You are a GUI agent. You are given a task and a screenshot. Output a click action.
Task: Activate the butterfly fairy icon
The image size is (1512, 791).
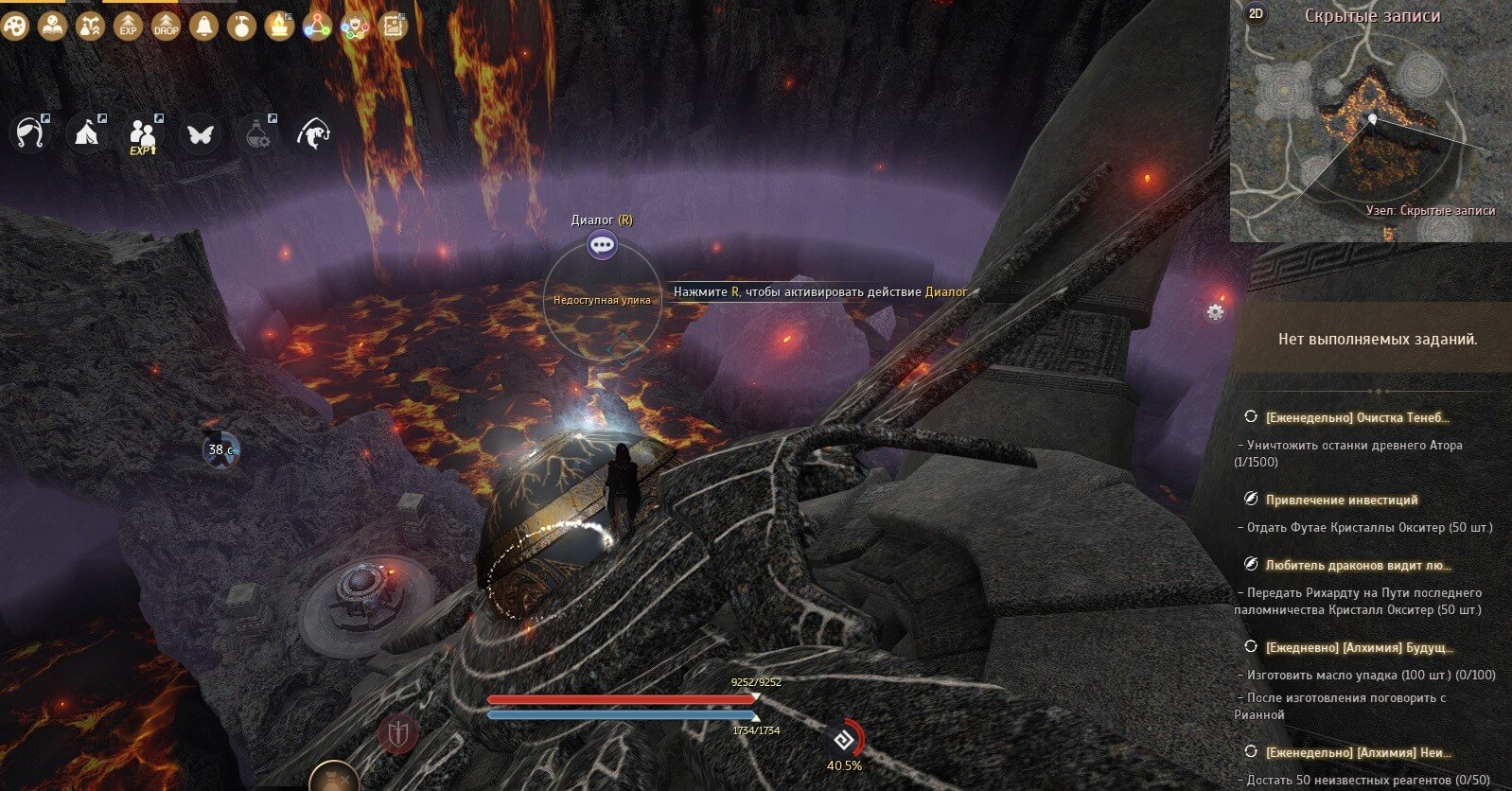pyautogui.click(x=201, y=134)
